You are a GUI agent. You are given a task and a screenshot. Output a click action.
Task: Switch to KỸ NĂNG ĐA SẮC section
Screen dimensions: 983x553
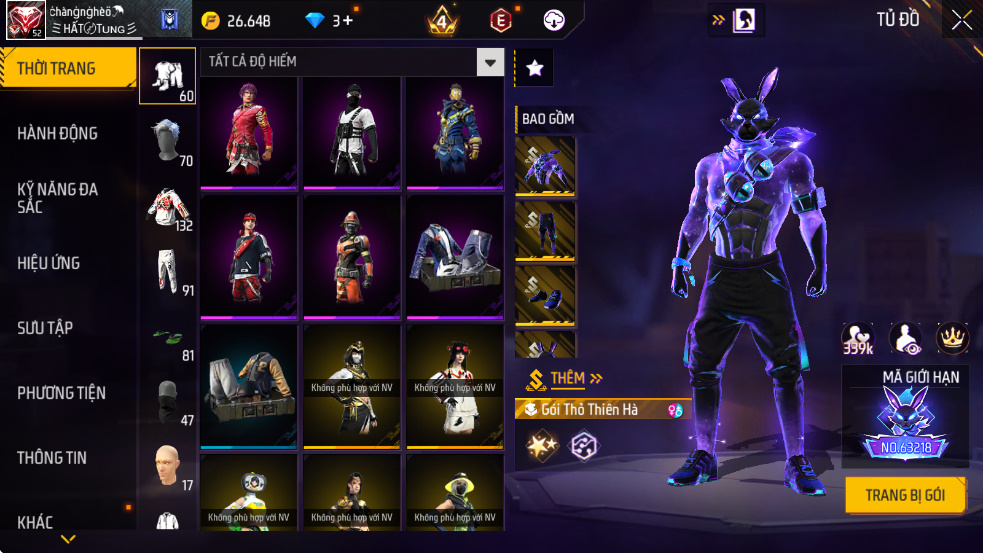click(x=57, y=197)
